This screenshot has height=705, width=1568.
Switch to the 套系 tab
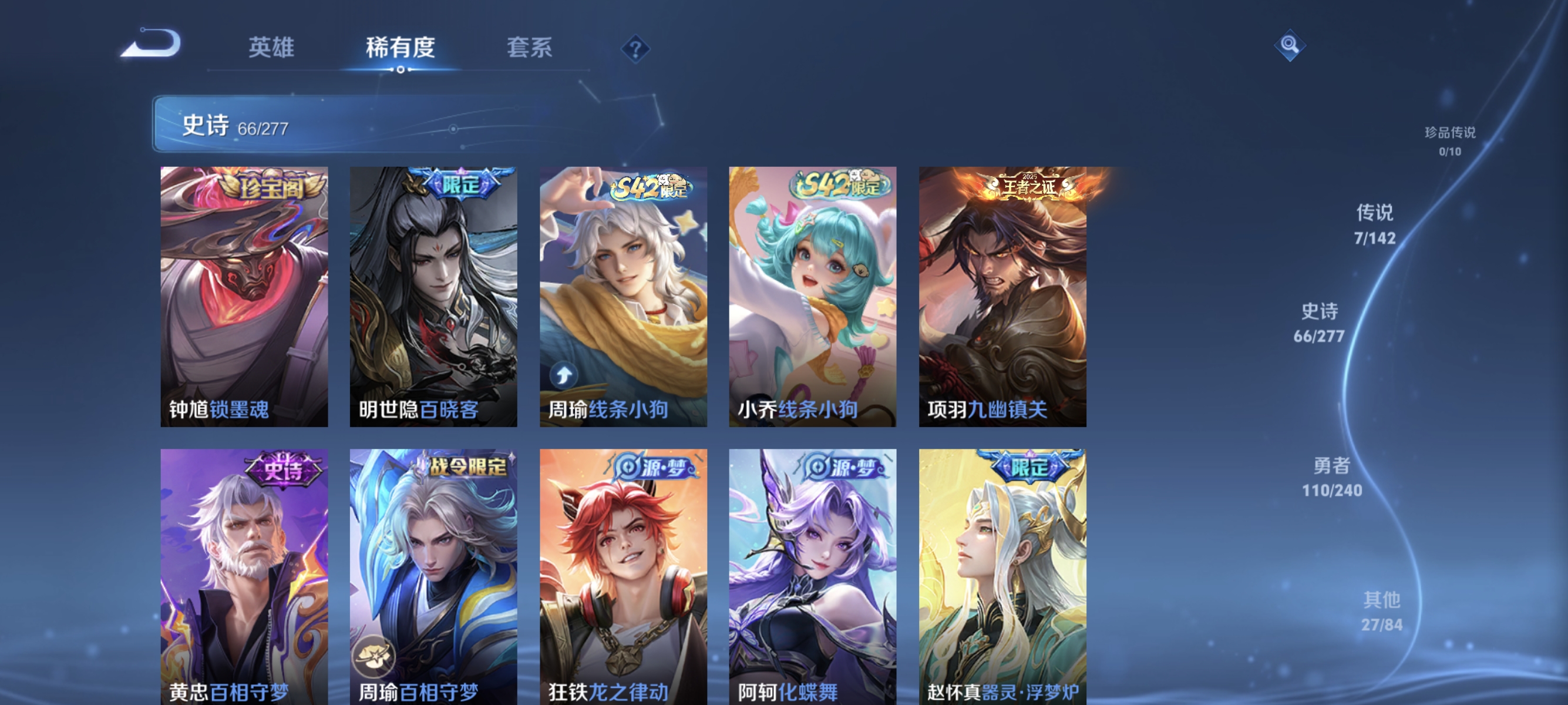(531, 49)
